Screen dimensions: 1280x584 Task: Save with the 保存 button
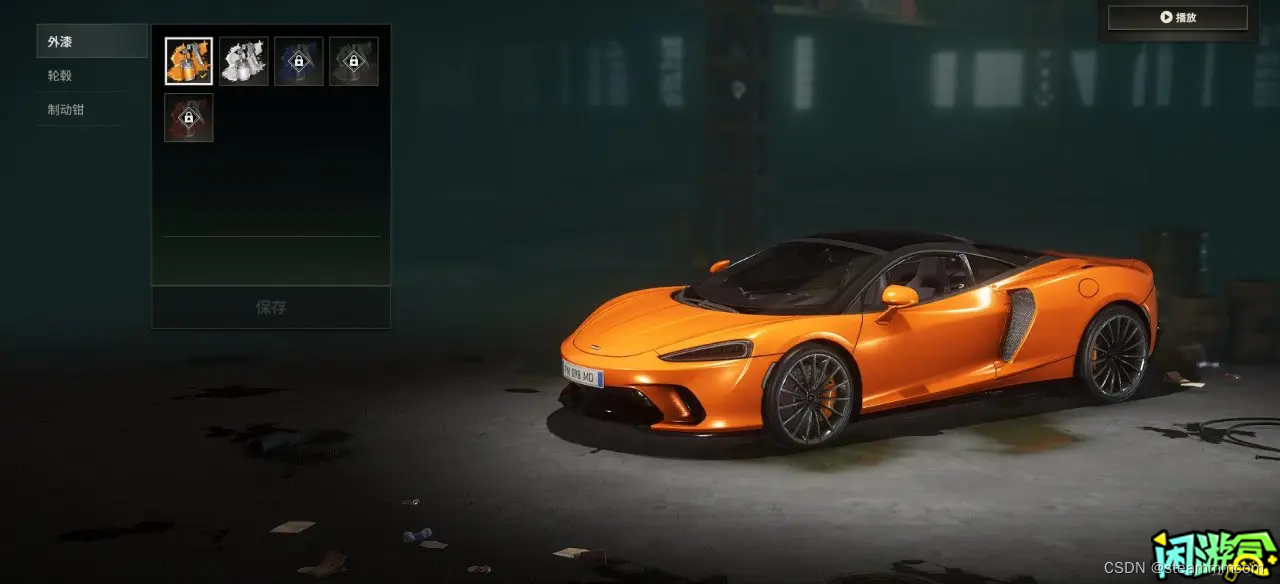pyautogui.click(x=271, y=307)
